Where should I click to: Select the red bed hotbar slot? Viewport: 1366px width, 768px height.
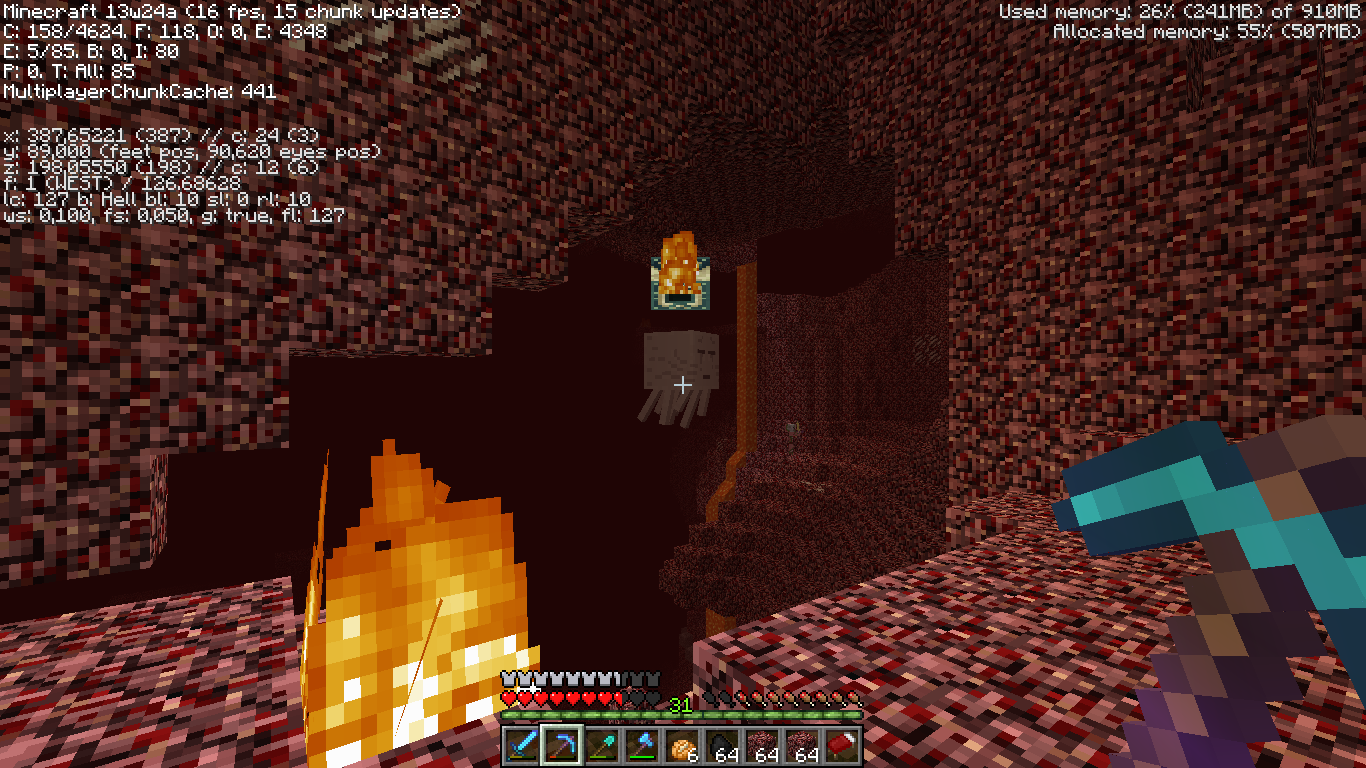coord(842,746)
